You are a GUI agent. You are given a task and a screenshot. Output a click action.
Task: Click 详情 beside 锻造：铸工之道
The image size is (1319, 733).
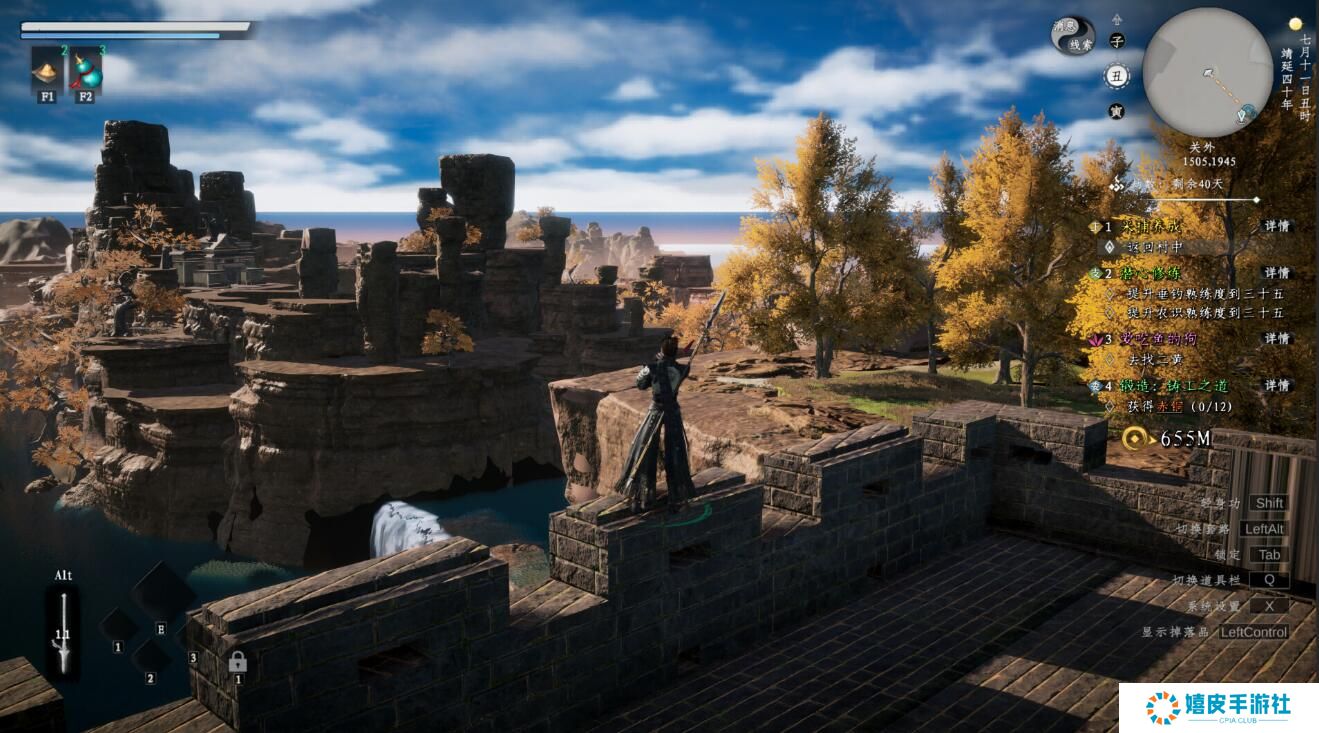coord(1276,385)
